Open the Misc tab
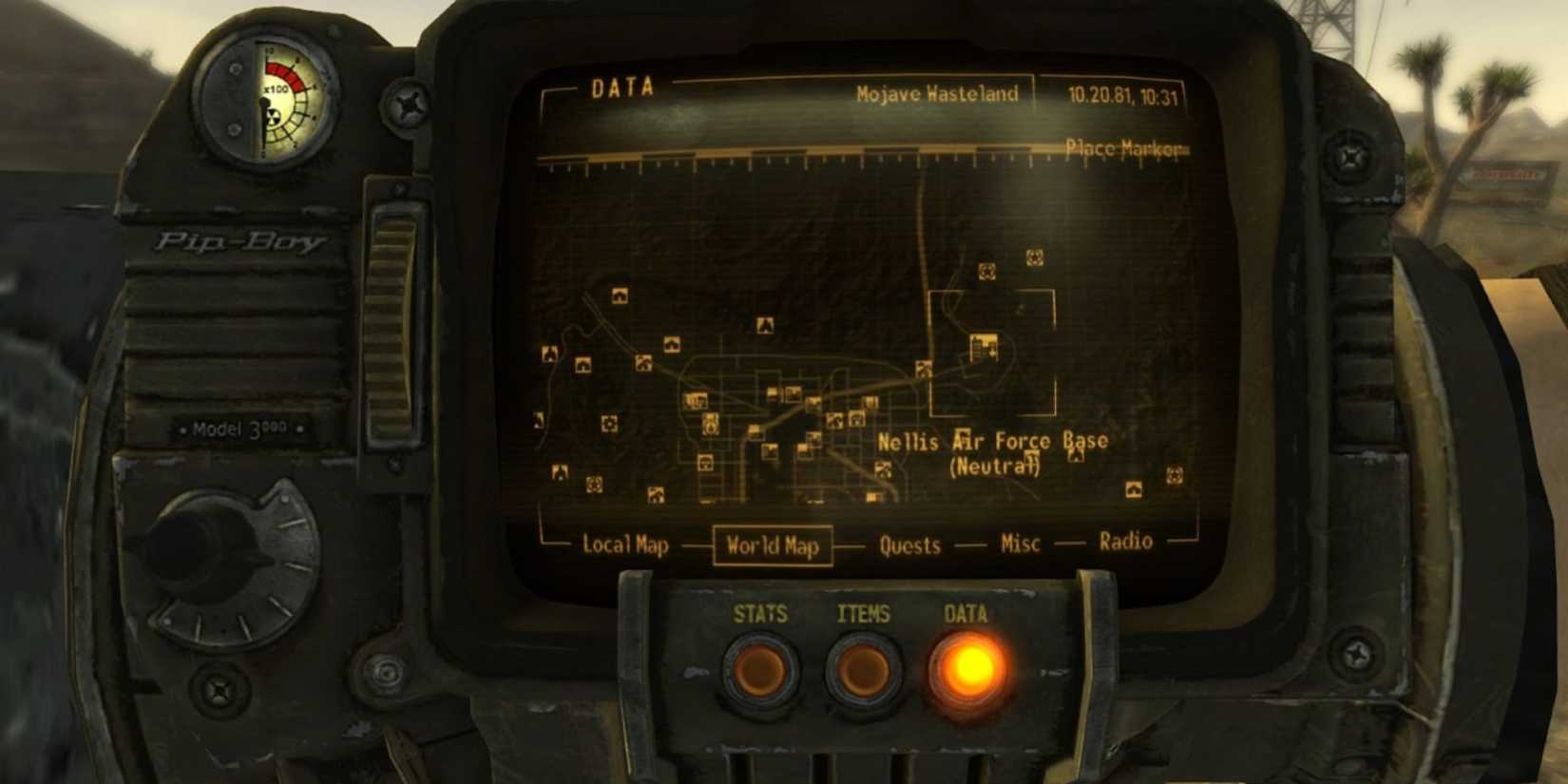This screenshot has height=784, width=1568. click(1019, 544)
